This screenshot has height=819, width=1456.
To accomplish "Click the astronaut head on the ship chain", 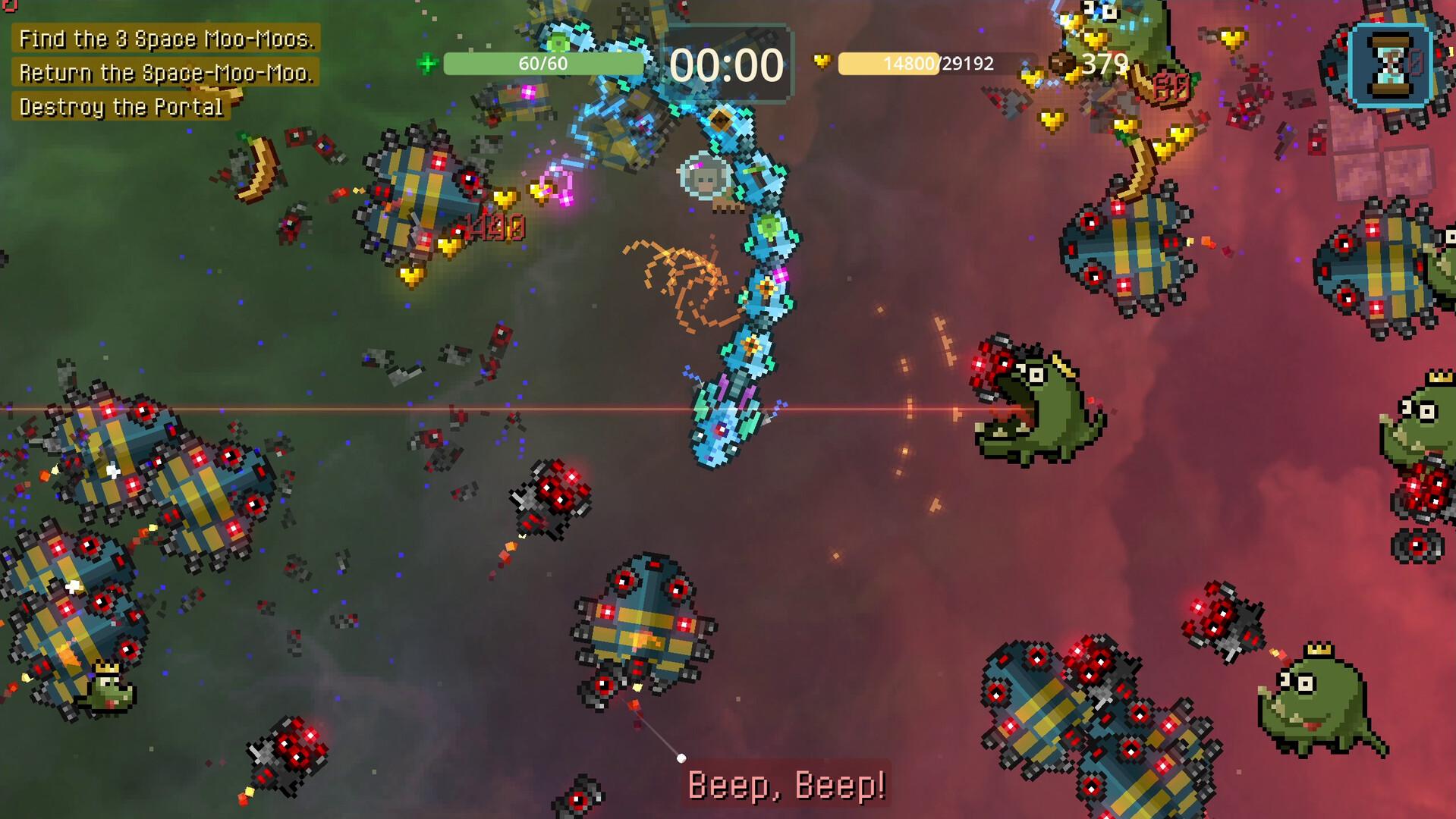I will (x=704, y=176).
